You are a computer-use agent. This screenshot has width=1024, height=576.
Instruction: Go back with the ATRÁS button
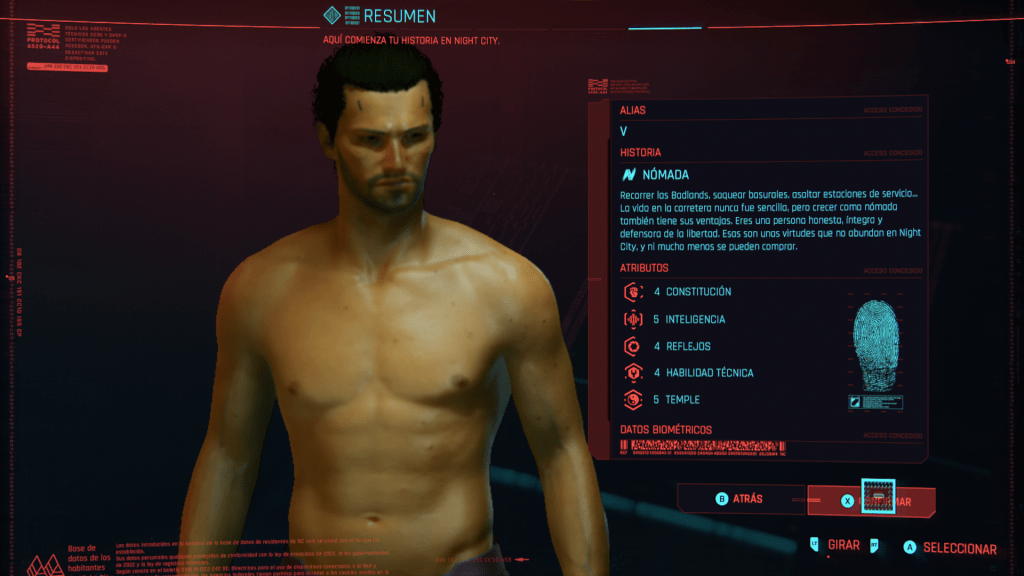tap(740, 499)
